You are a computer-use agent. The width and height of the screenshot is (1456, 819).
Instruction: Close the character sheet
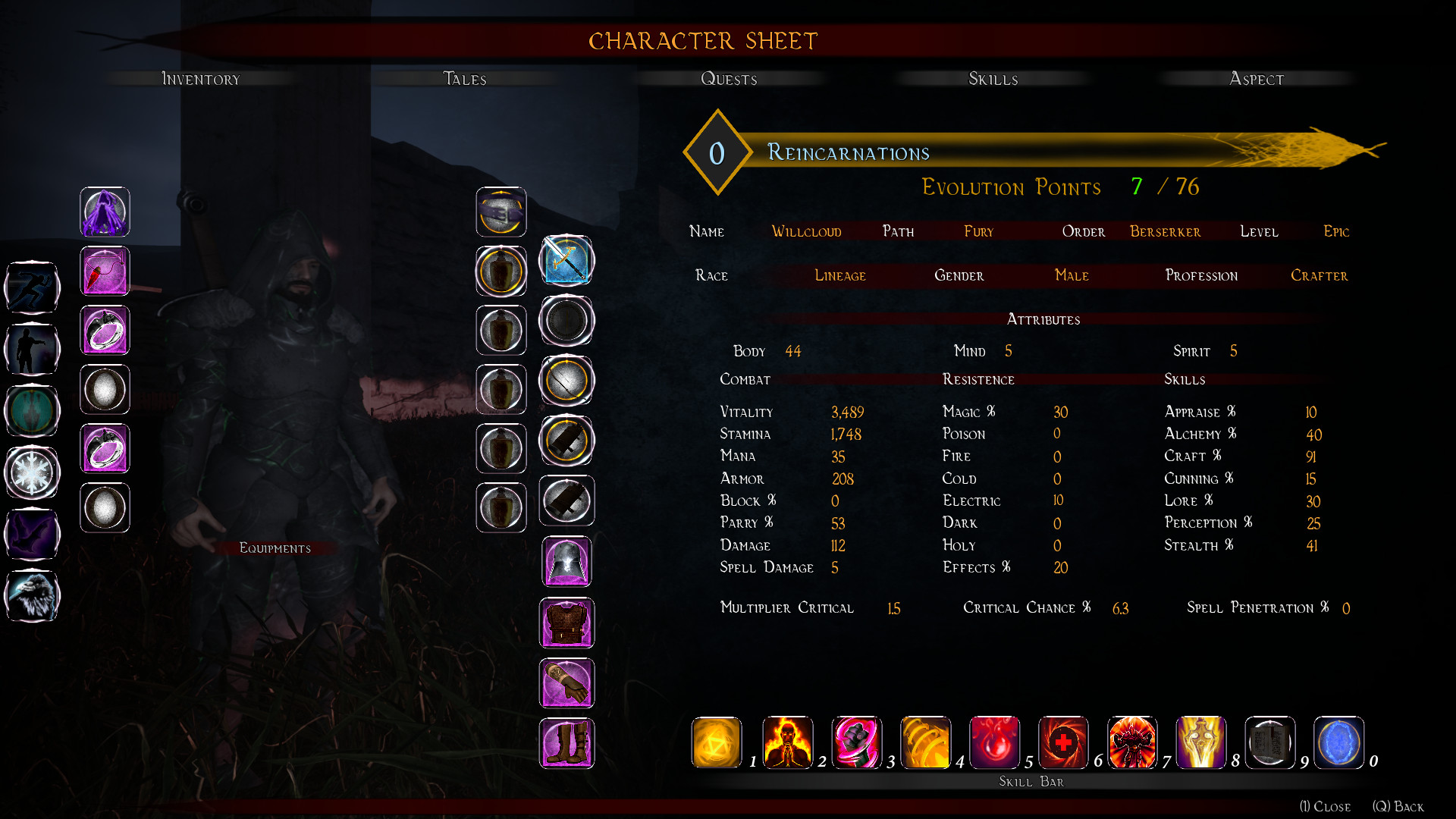click(x=1325, y=806)
